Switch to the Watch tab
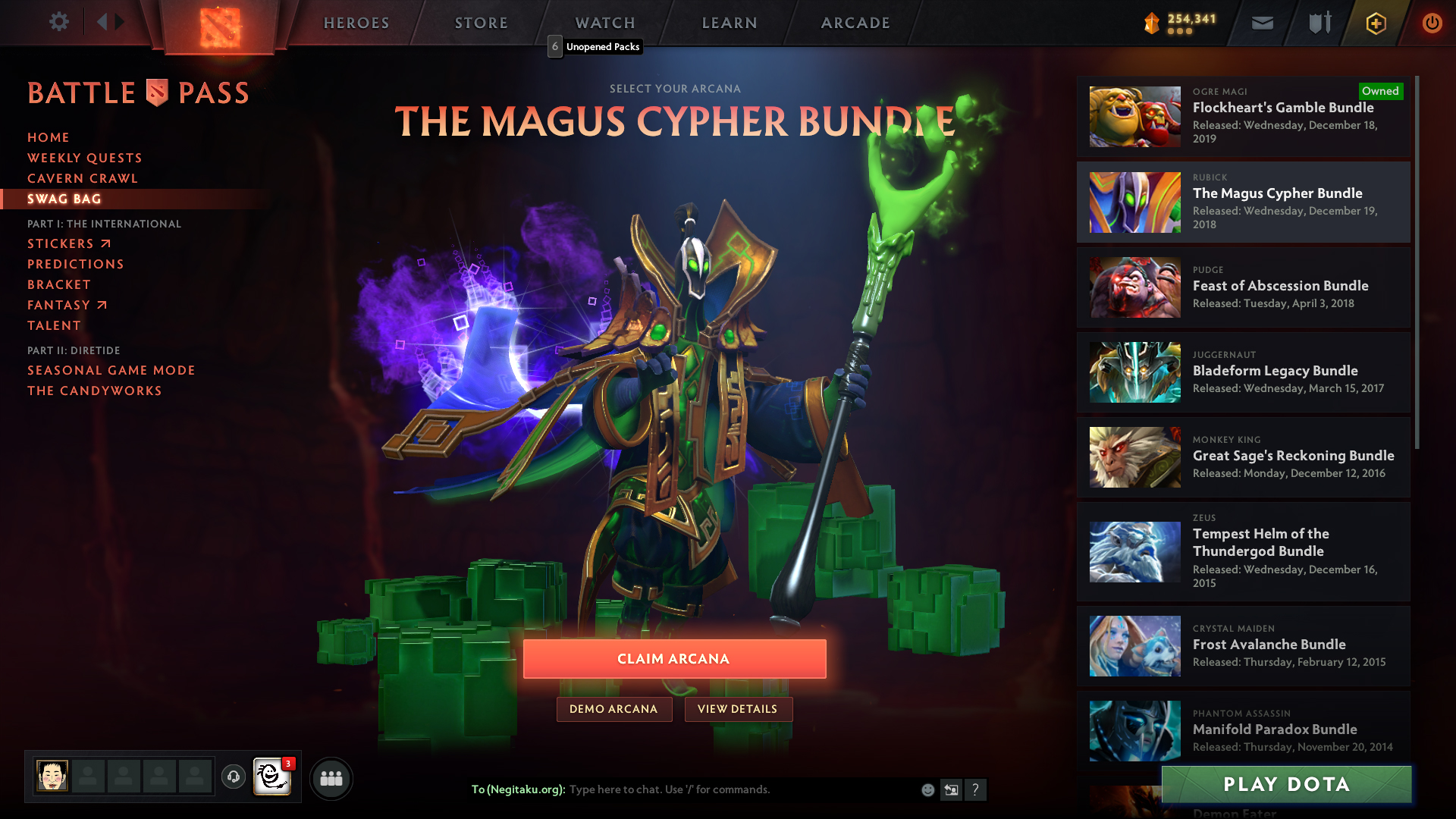This screenshot has height=819, width=1456. tap(604, 23)
